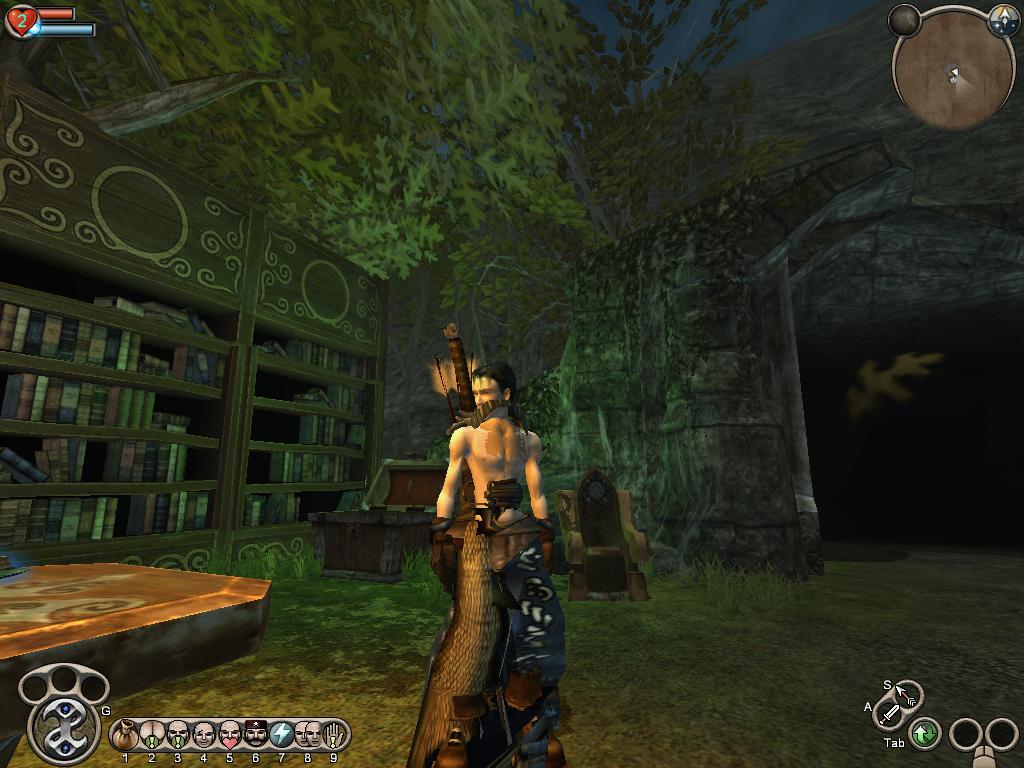Screen dimensions: 1024x768
Task: Trigger the raised hand expression in slot 9
Action: point(334,735)
